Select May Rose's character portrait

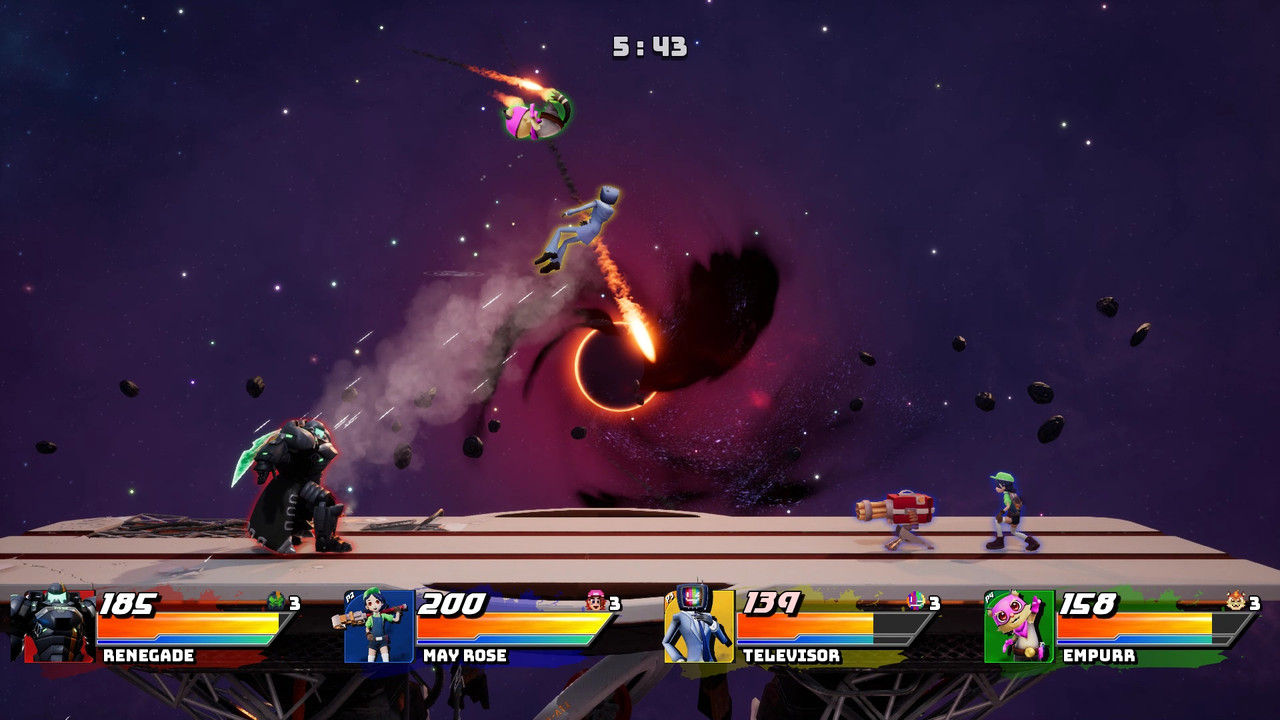click(x=378, y=626)
